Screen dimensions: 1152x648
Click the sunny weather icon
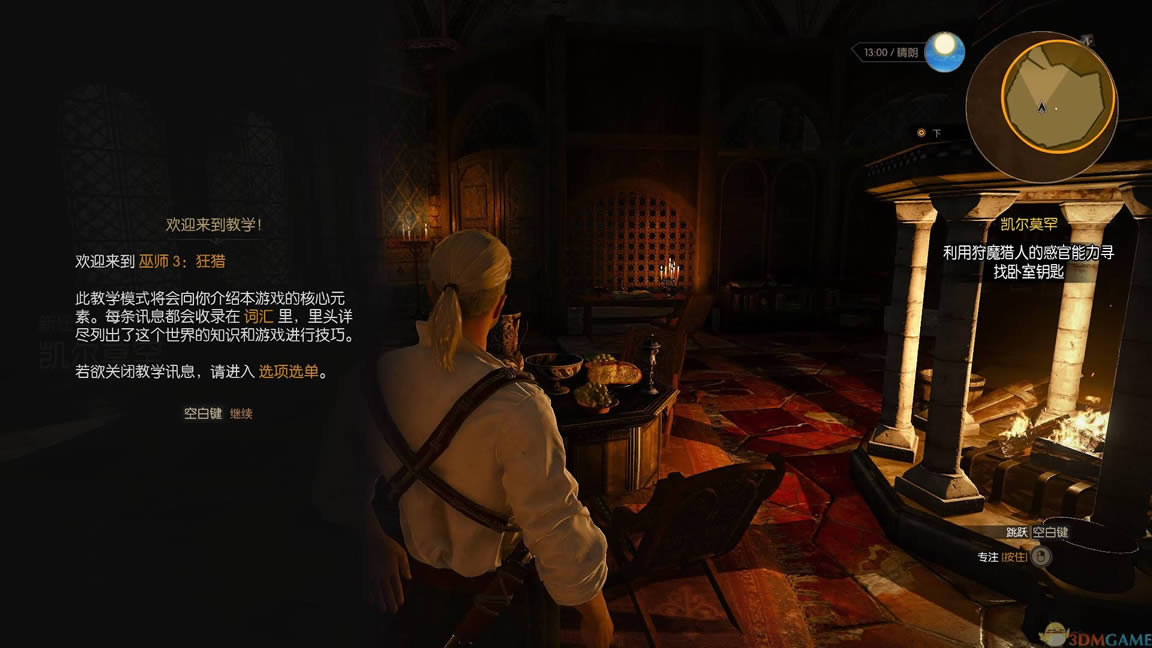[x=944, y=52]
